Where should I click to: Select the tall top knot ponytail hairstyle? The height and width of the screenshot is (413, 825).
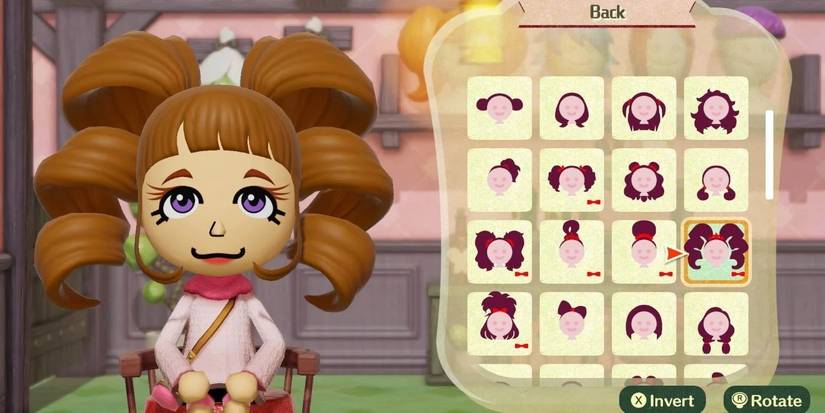tap(572, 252)
